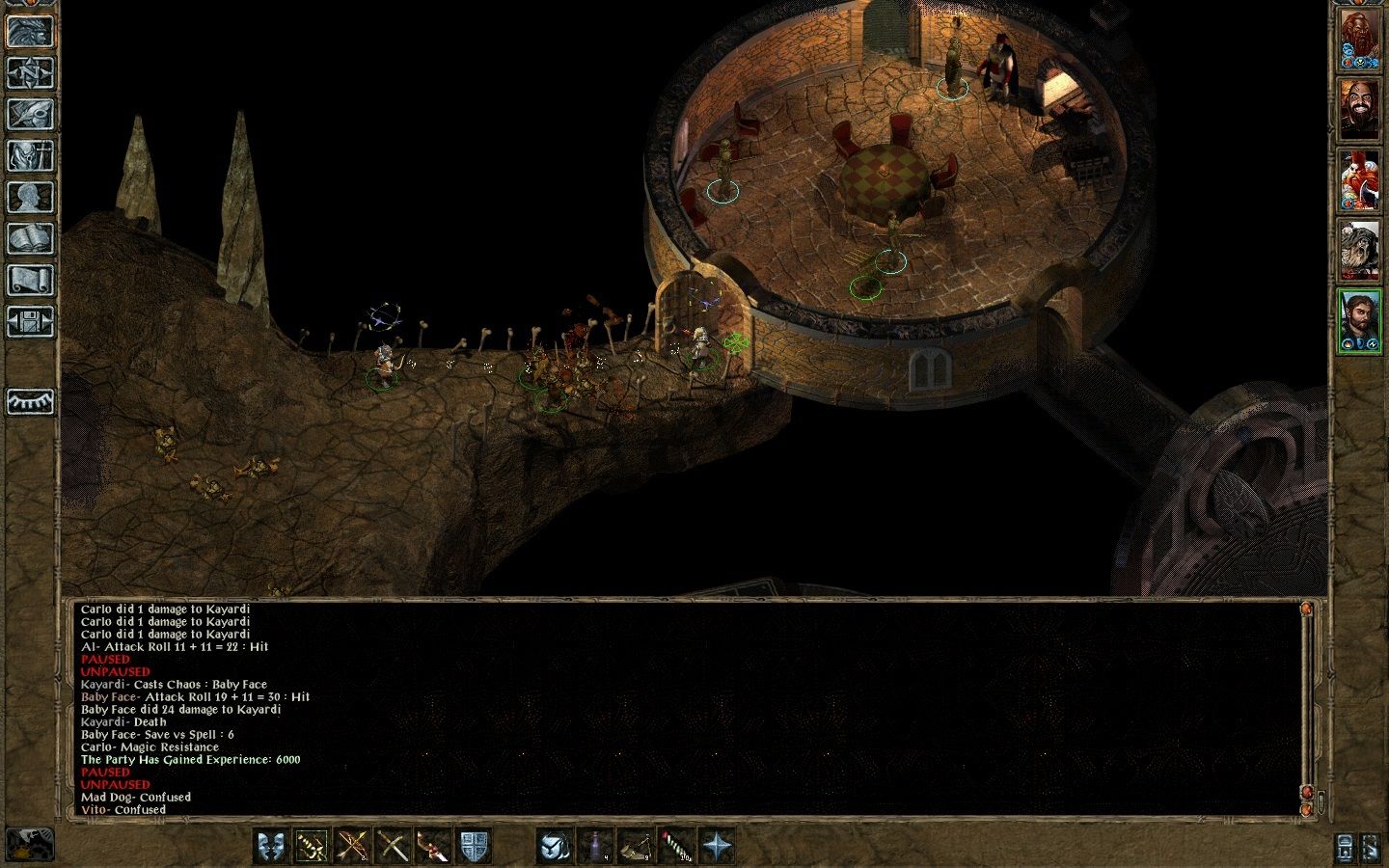The image size is (1389, 868).
Task: Select the green-highlighted brown-haired man portrait
Action: (1360, 320)
